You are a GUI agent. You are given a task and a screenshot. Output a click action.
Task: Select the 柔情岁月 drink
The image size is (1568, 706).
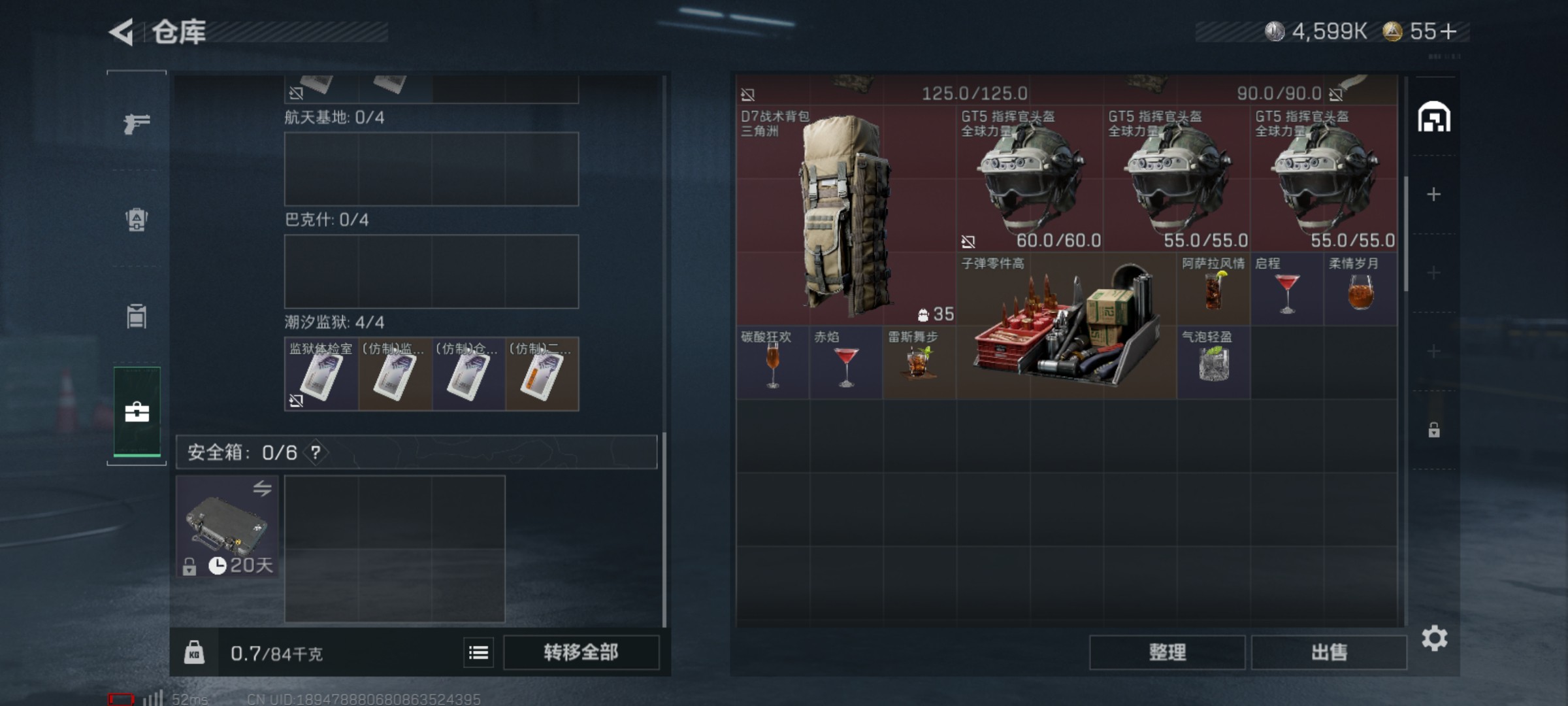point(1360,289)
